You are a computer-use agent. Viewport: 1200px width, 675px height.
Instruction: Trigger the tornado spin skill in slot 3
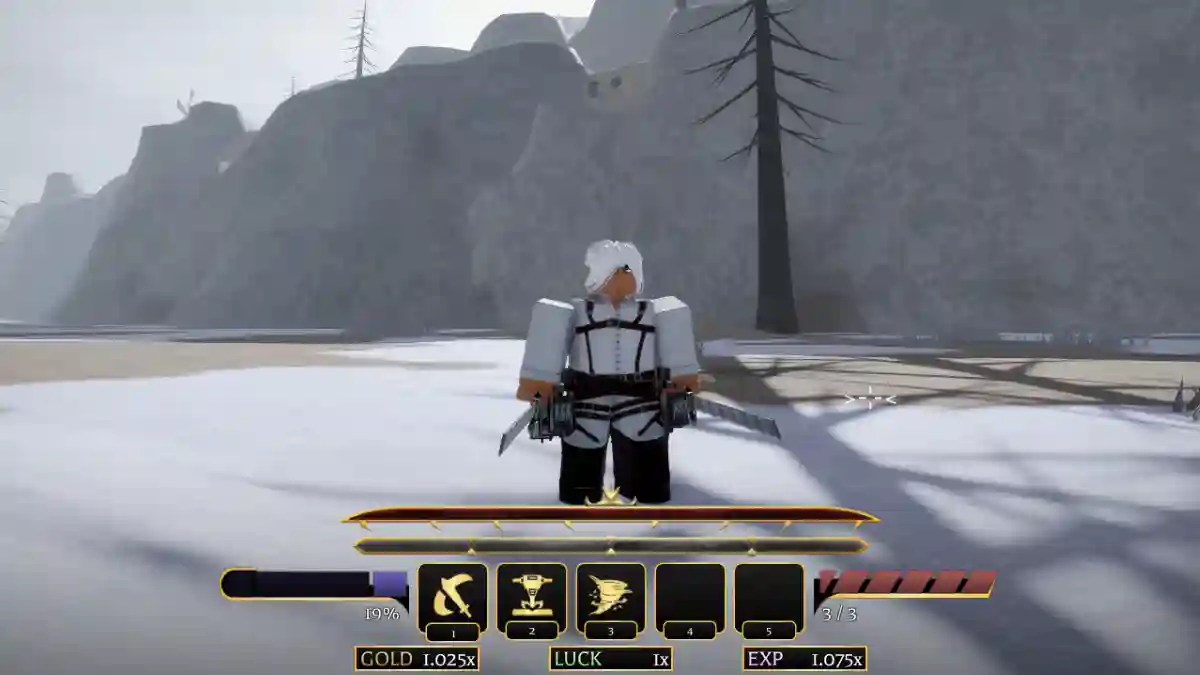(x=610, y=597)
